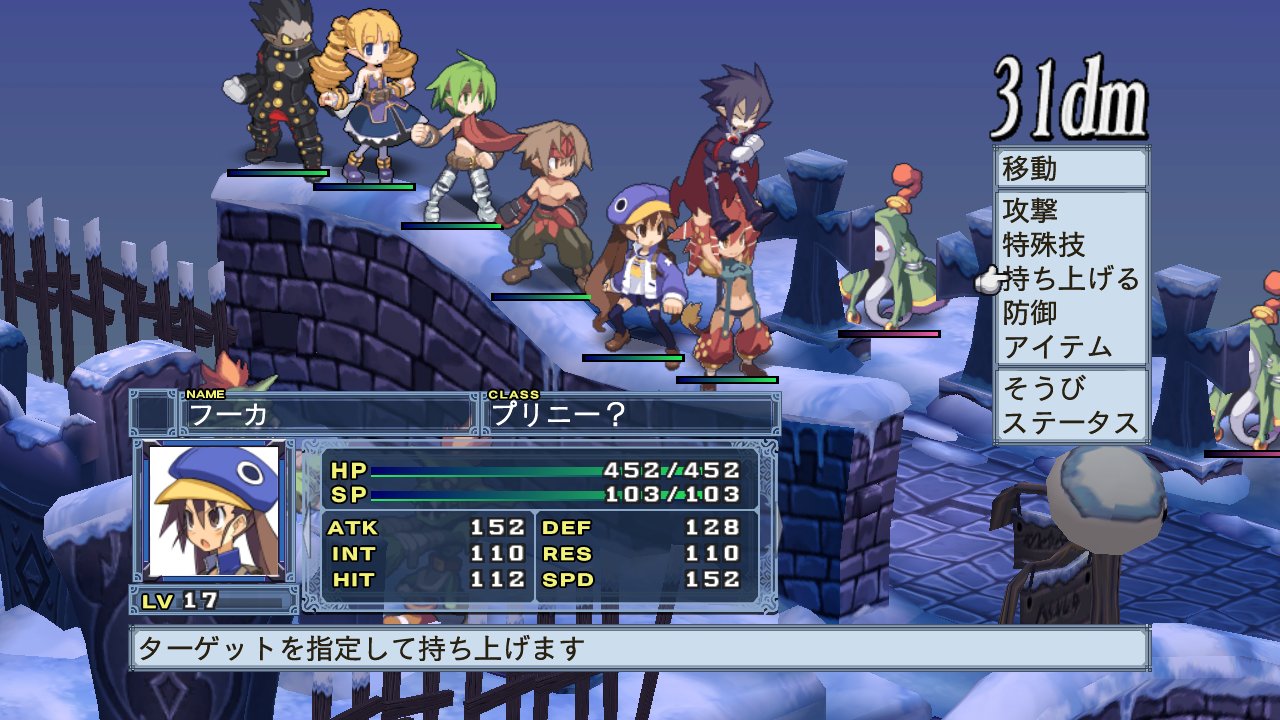Select 持ち上げる (Lift) command
Viewport: 1280px width, 720px height.
tap(1070, 279)
